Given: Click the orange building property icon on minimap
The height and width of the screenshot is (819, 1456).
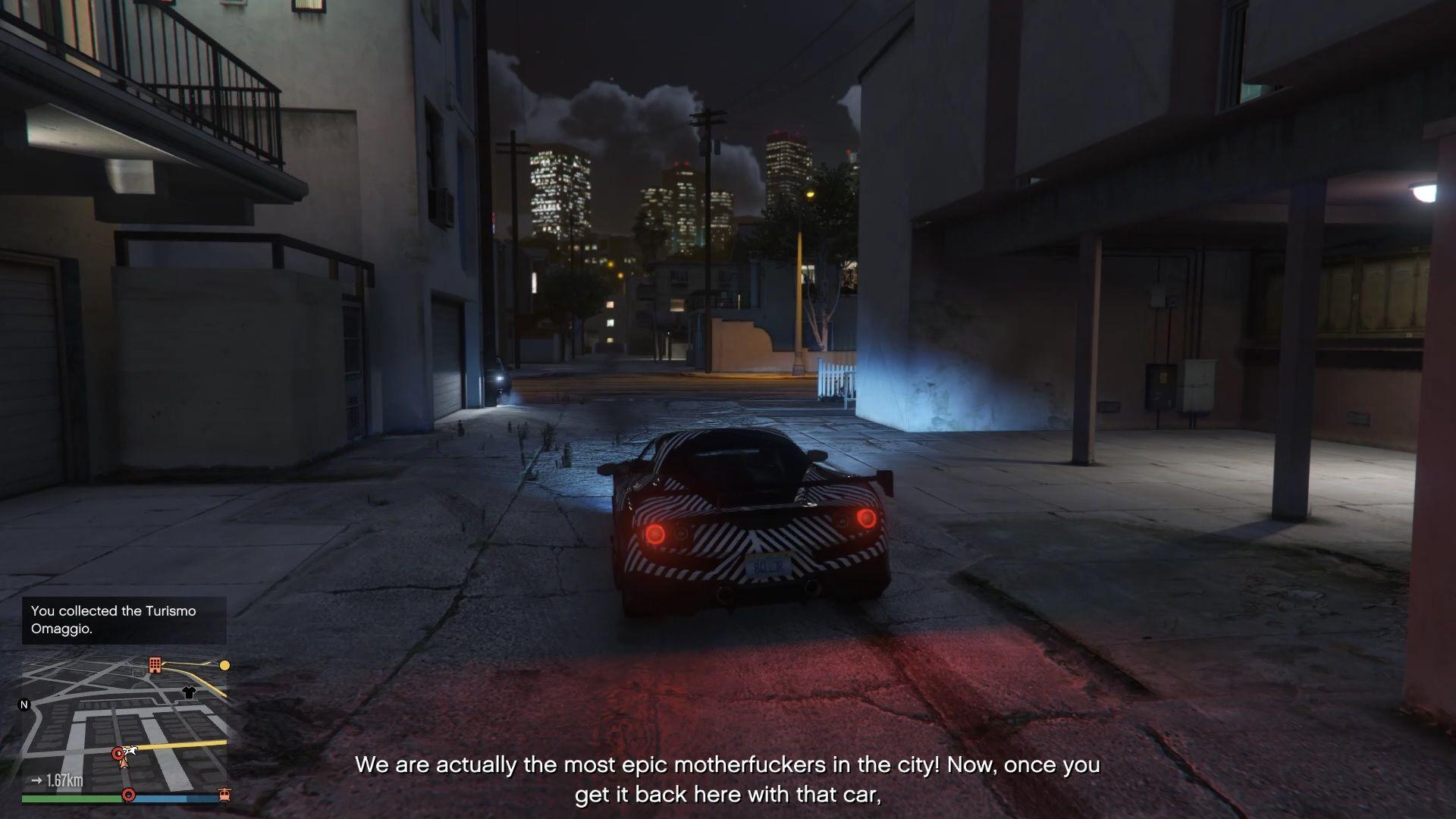Looking at the screenshot, I should pos(155,666).
